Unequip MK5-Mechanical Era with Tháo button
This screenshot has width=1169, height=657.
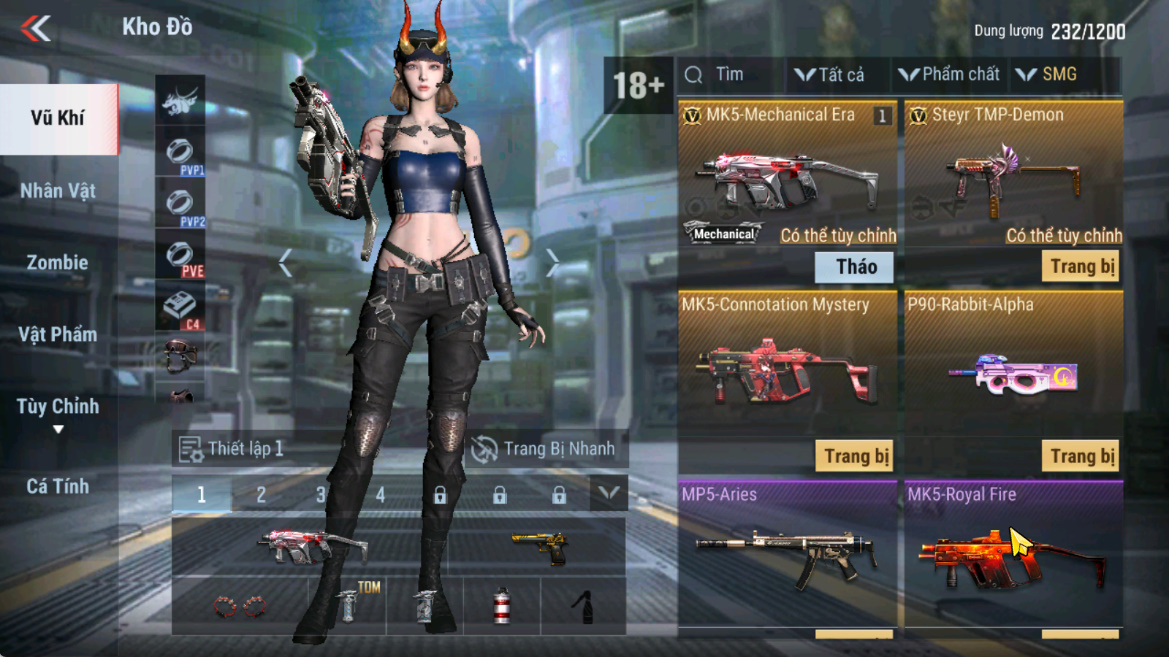[x=854, y=267]
